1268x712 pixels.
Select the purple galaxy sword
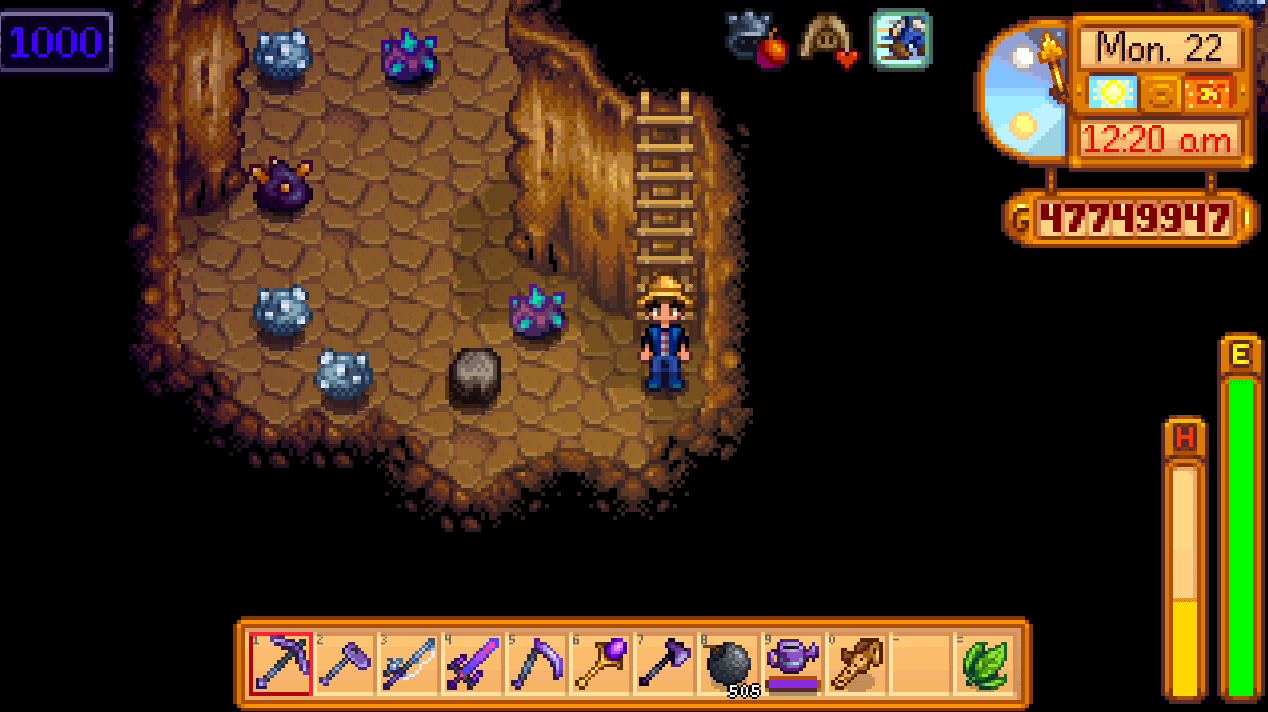[473, 663]
